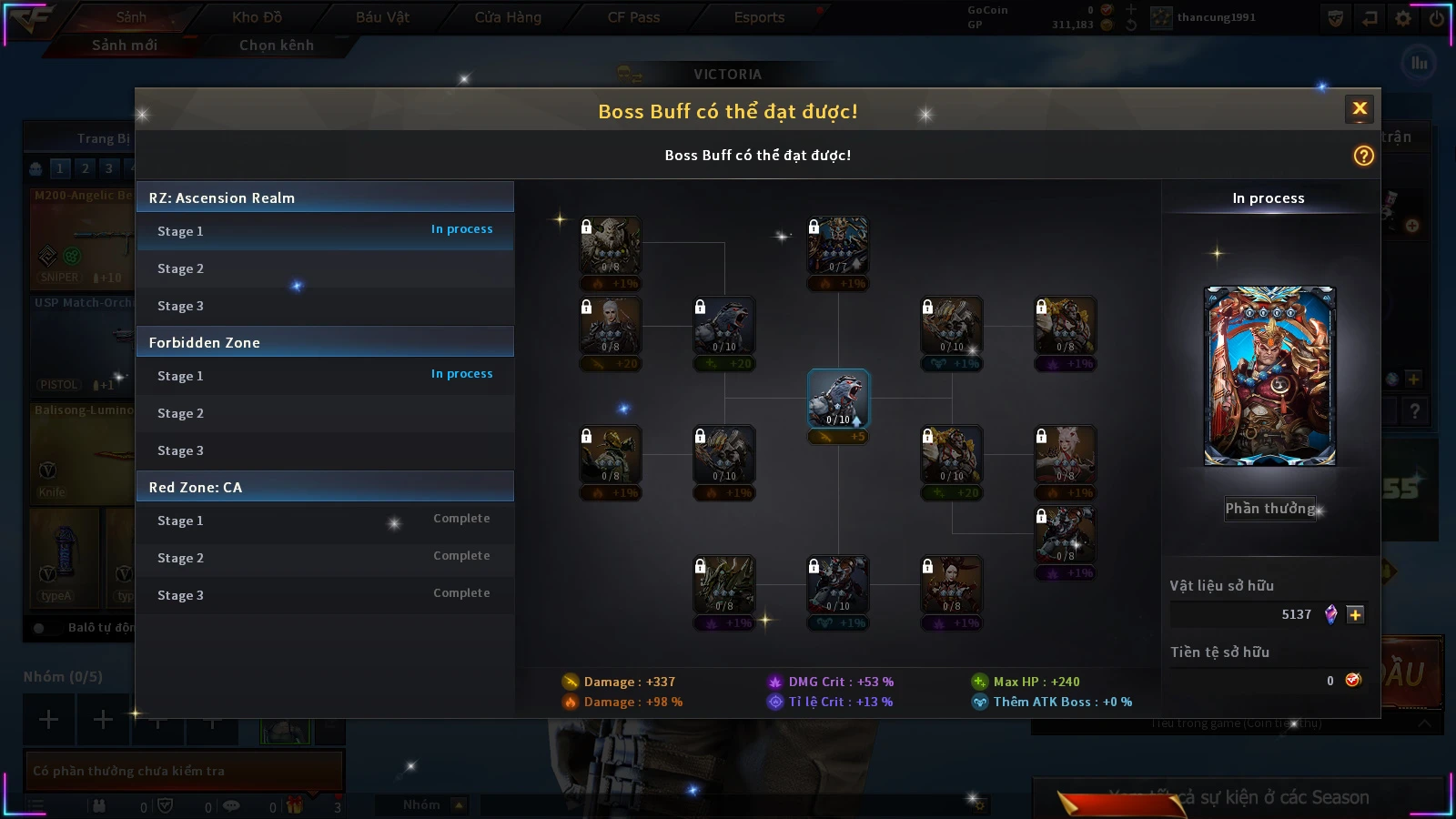Open the gear settings icon
The image size is (1456, 819).
(1403, 18)
